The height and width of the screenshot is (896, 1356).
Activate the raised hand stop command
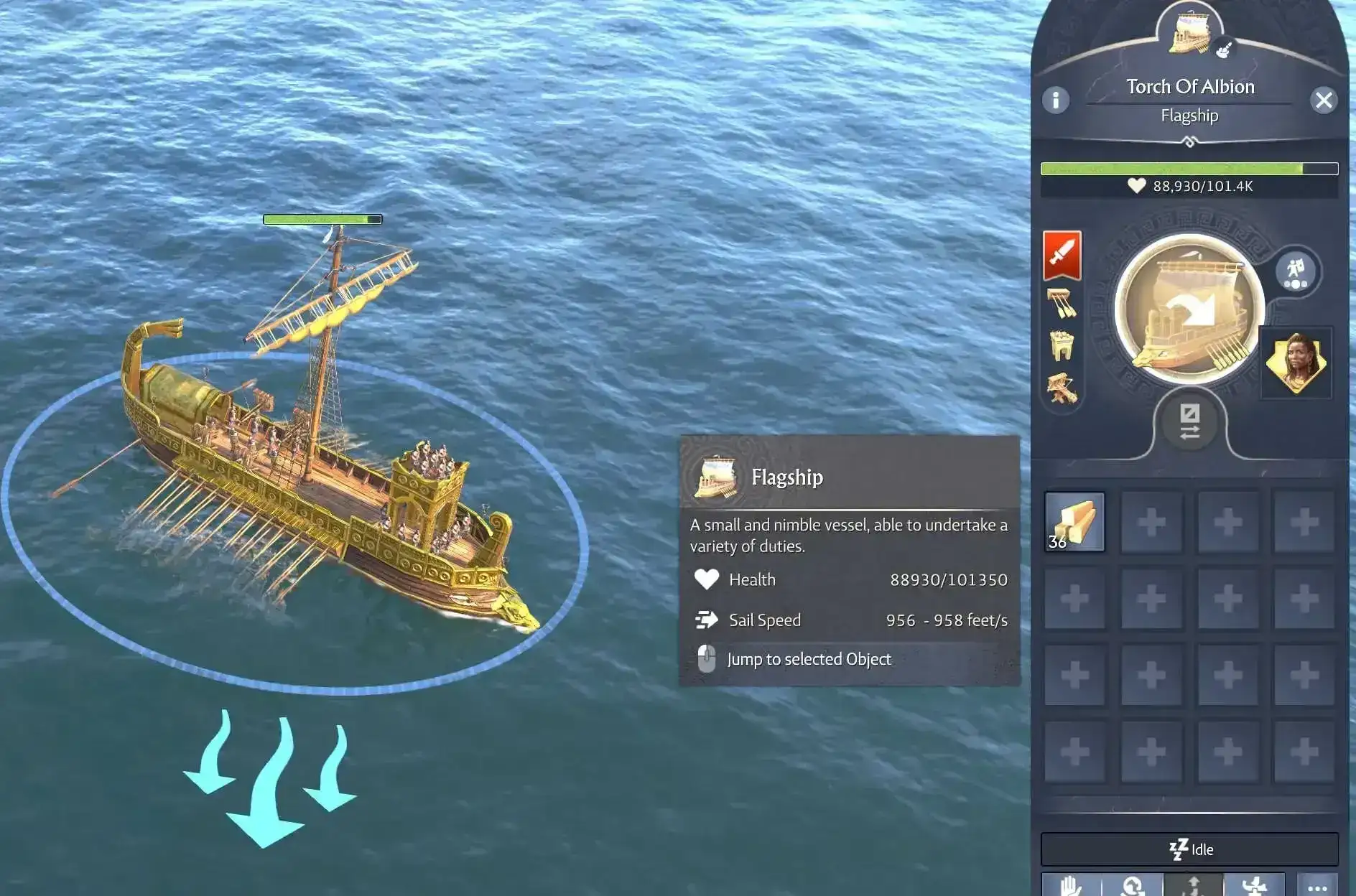point(1071,886)
